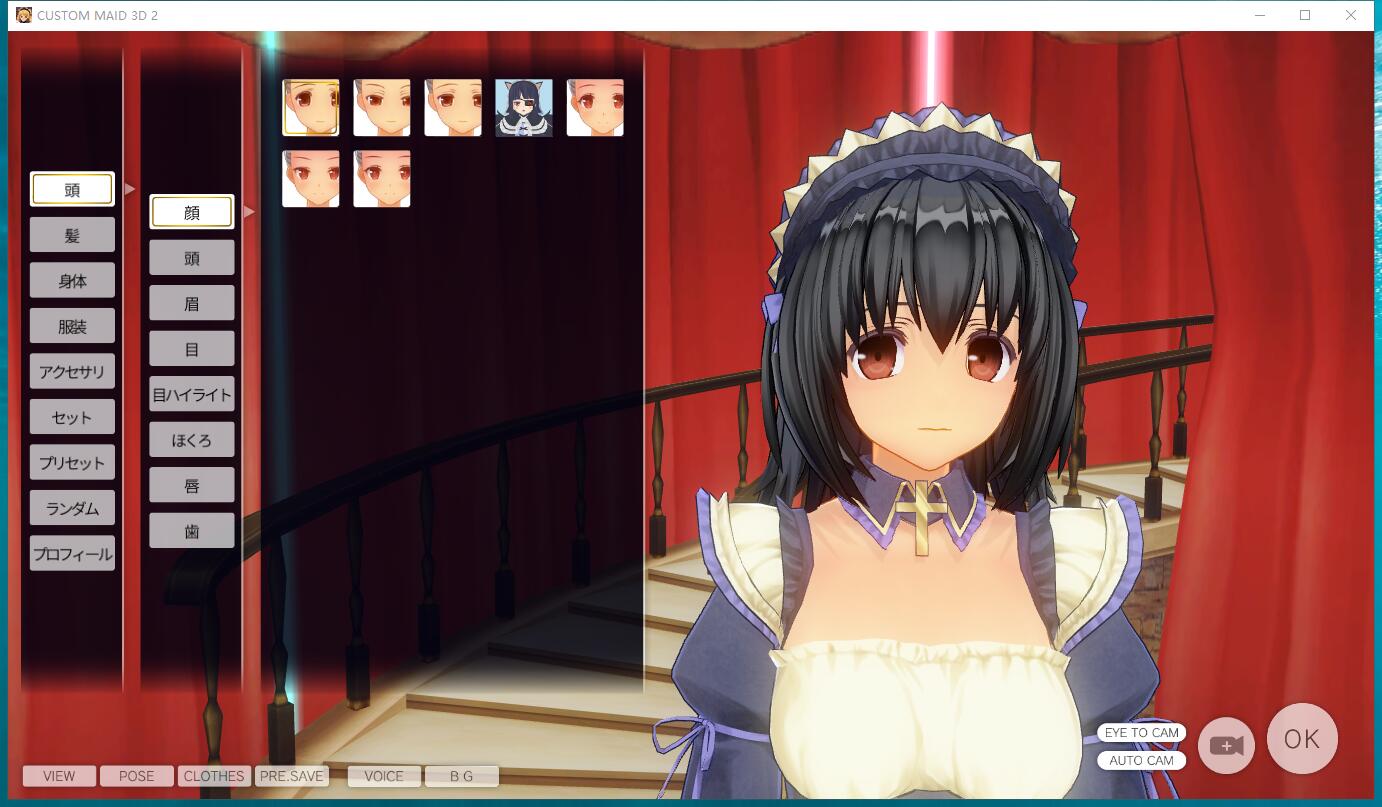This screenshot has height=807, width=1382.
Task: Open the 目 eyes editor
Action: pyautogui.click(x=191, y=348)
